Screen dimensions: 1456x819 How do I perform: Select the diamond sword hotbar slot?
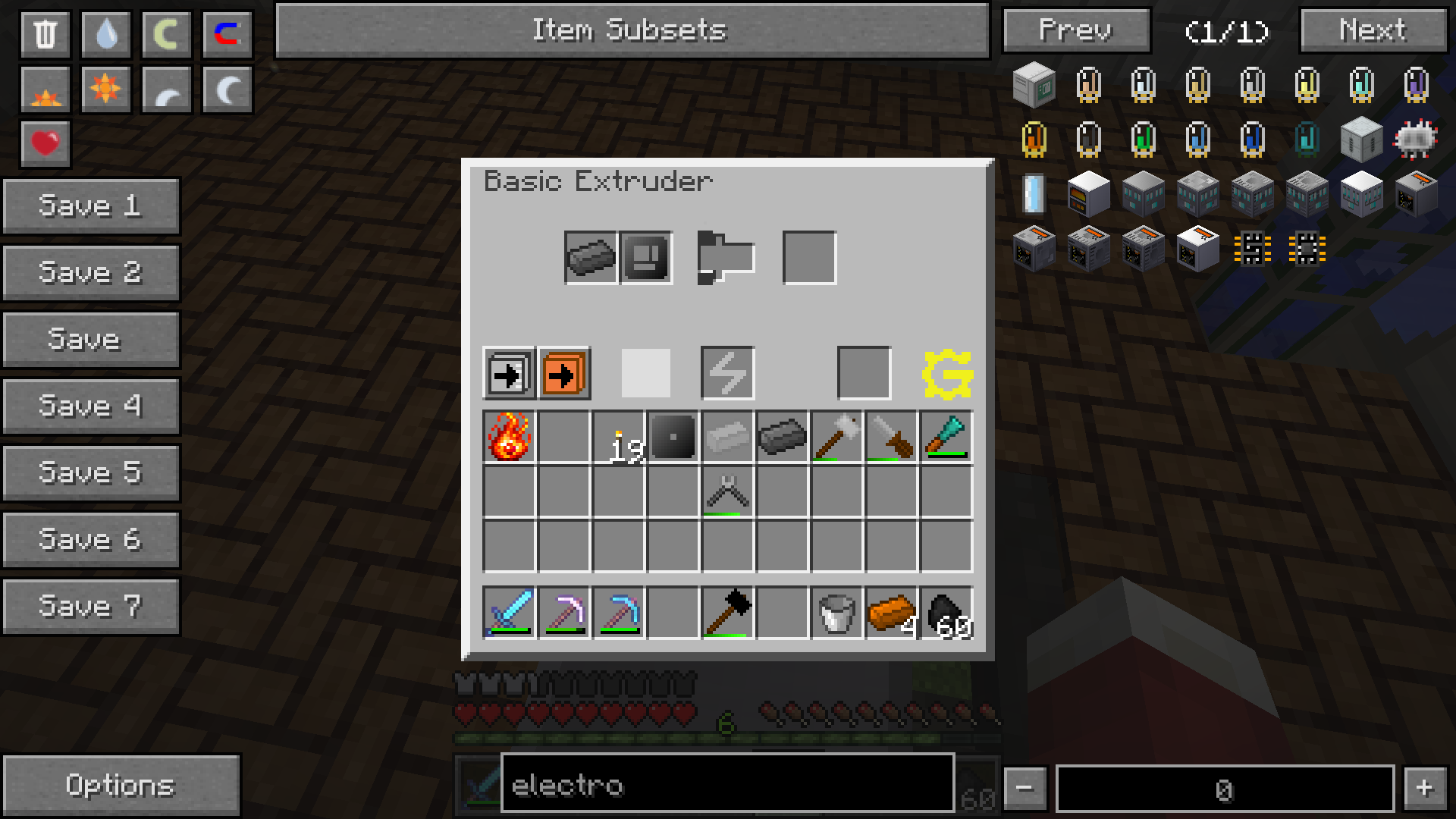[x=509, y=612]
